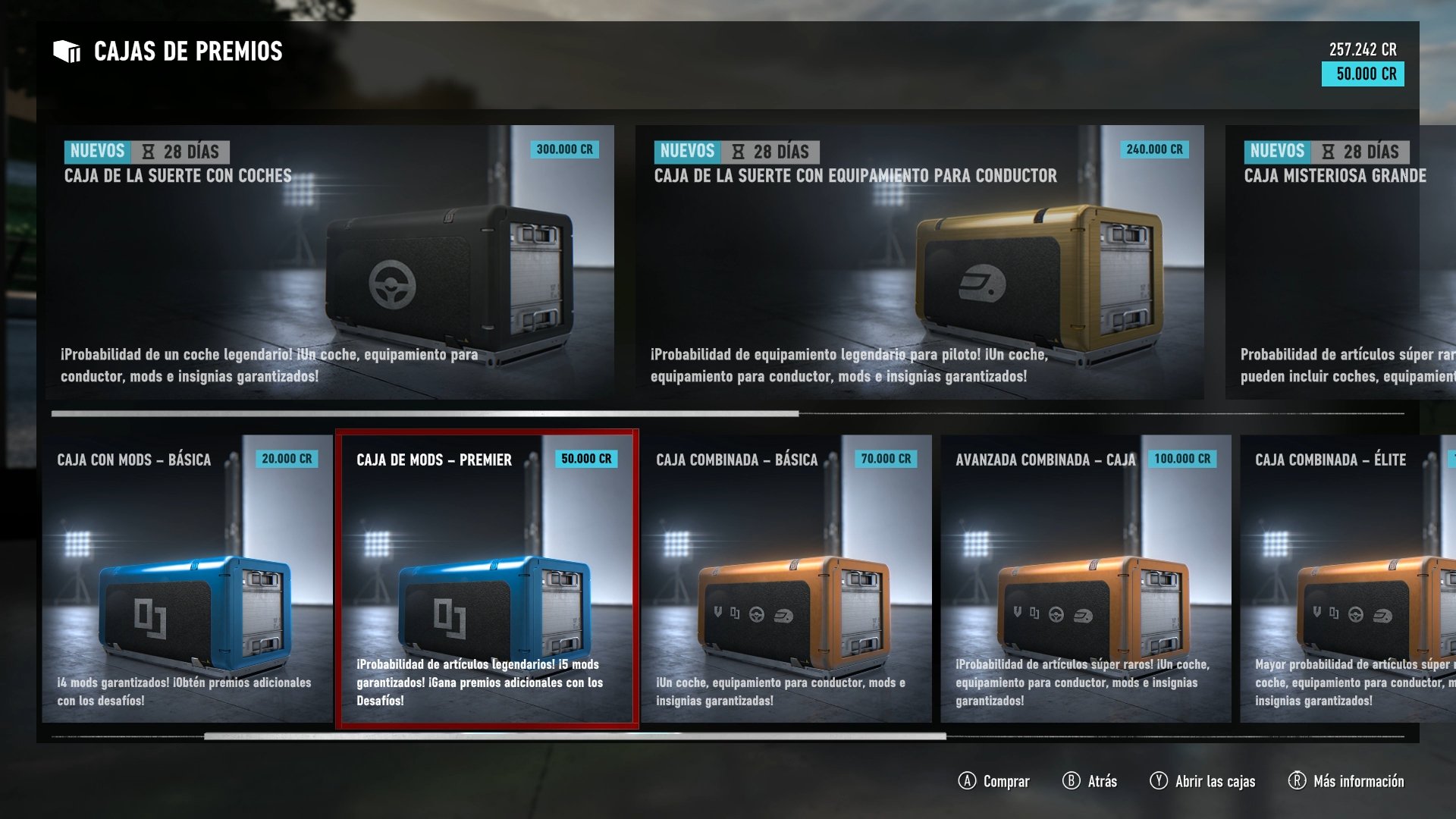Viewport: 1456px width, 819px height.
Task: Show Más información
Action: click(x=1346, y=781)
